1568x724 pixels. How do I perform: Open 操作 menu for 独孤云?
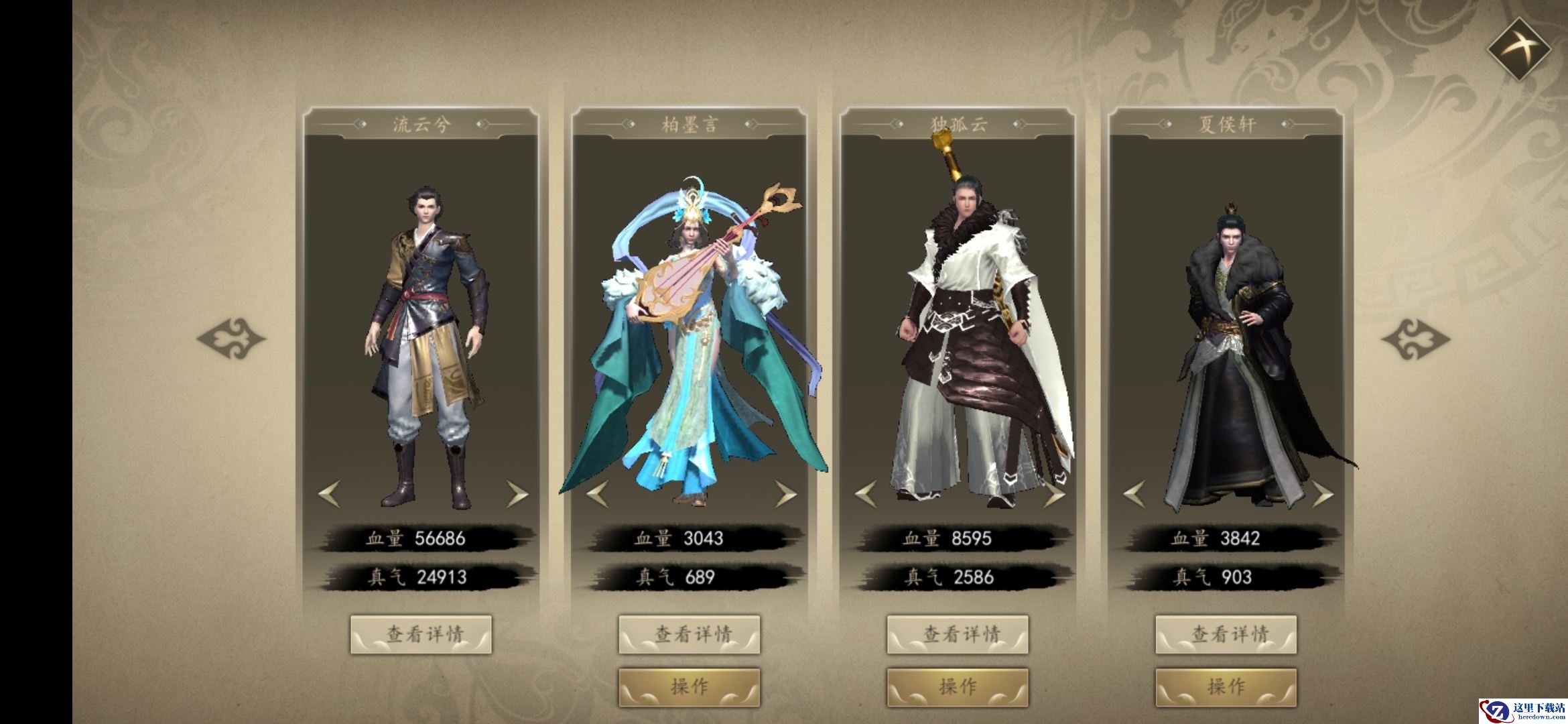(958, 686)
